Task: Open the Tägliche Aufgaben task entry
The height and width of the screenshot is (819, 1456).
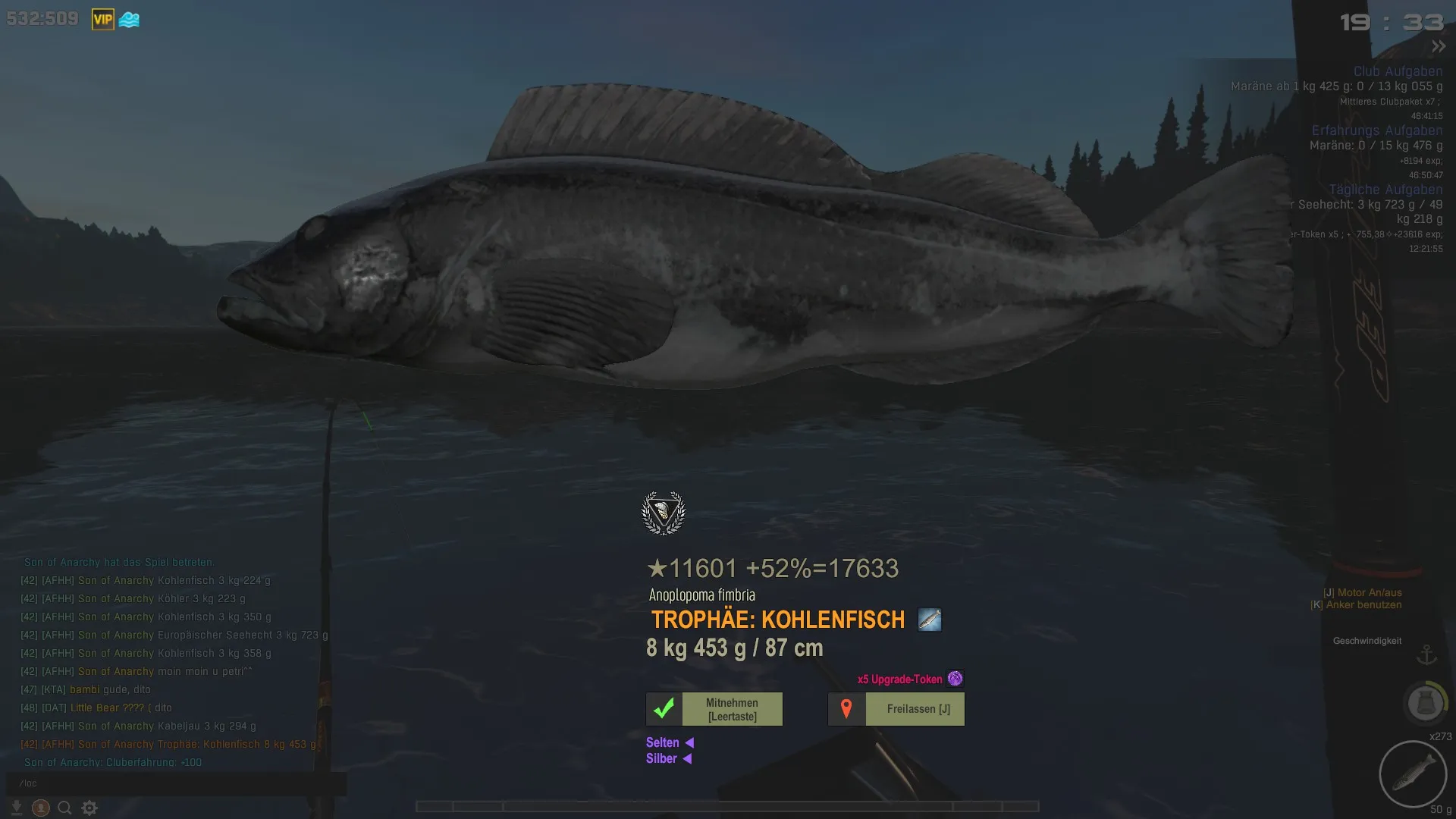Action: (x=1385, y=190)
